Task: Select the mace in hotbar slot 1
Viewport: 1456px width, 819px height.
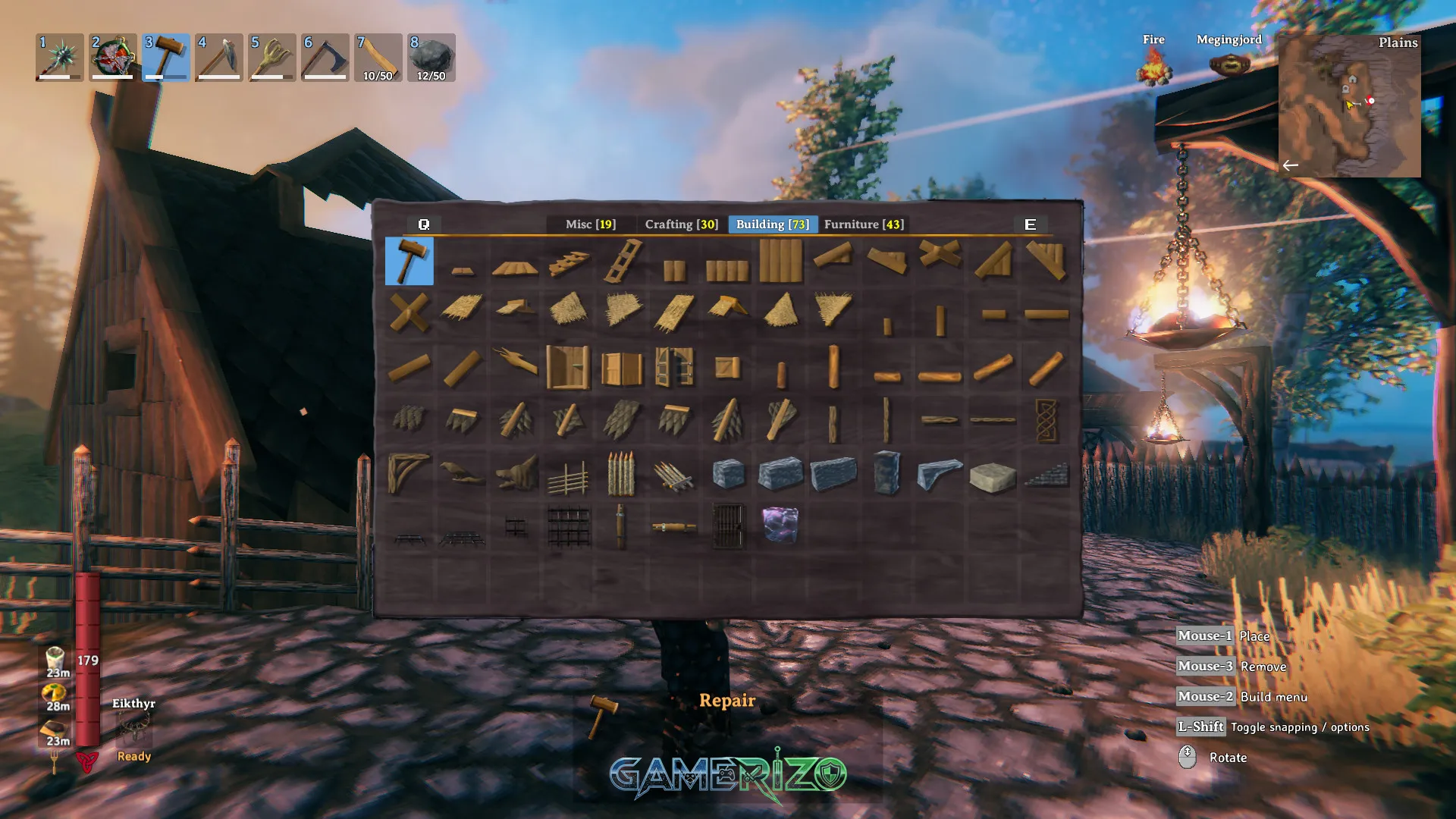Action: click(x=59, y=58)
